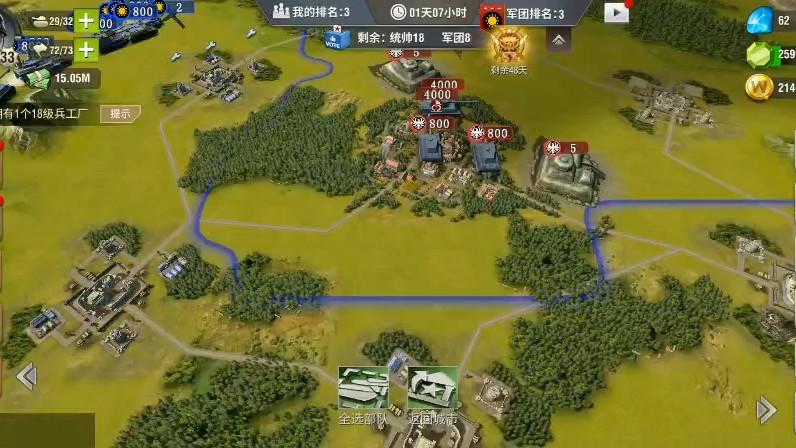Return to city via 返回城市 button

[x=432, y=391]
